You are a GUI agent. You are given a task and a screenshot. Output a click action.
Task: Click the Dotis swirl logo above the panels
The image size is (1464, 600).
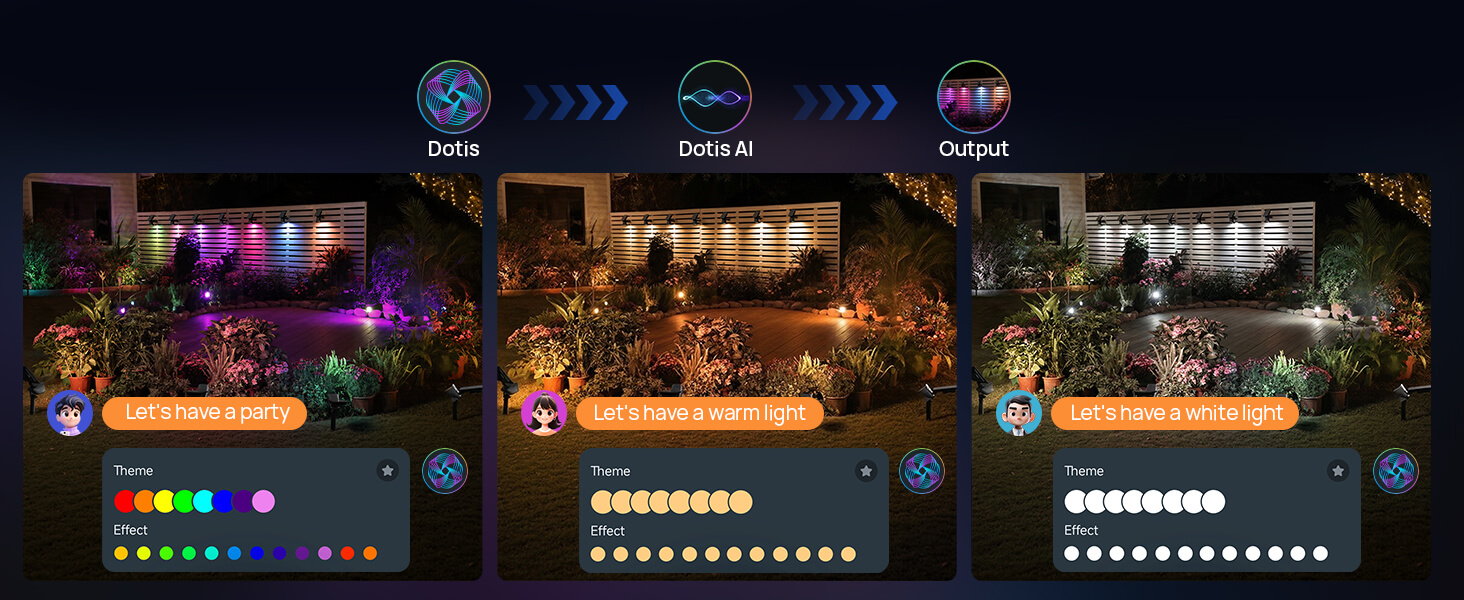[x=454, y=97]
